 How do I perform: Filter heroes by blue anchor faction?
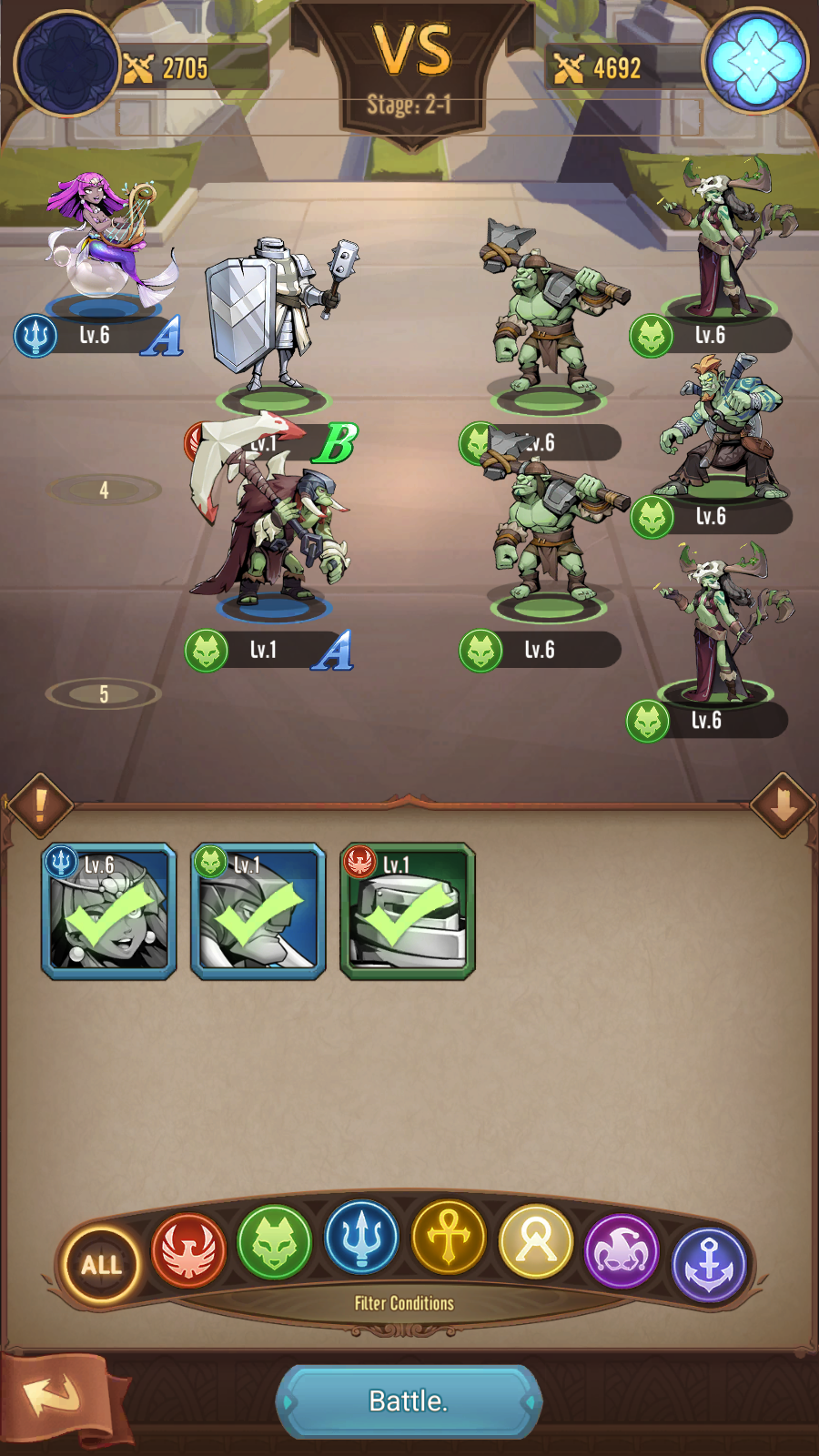pos(709,1263)
